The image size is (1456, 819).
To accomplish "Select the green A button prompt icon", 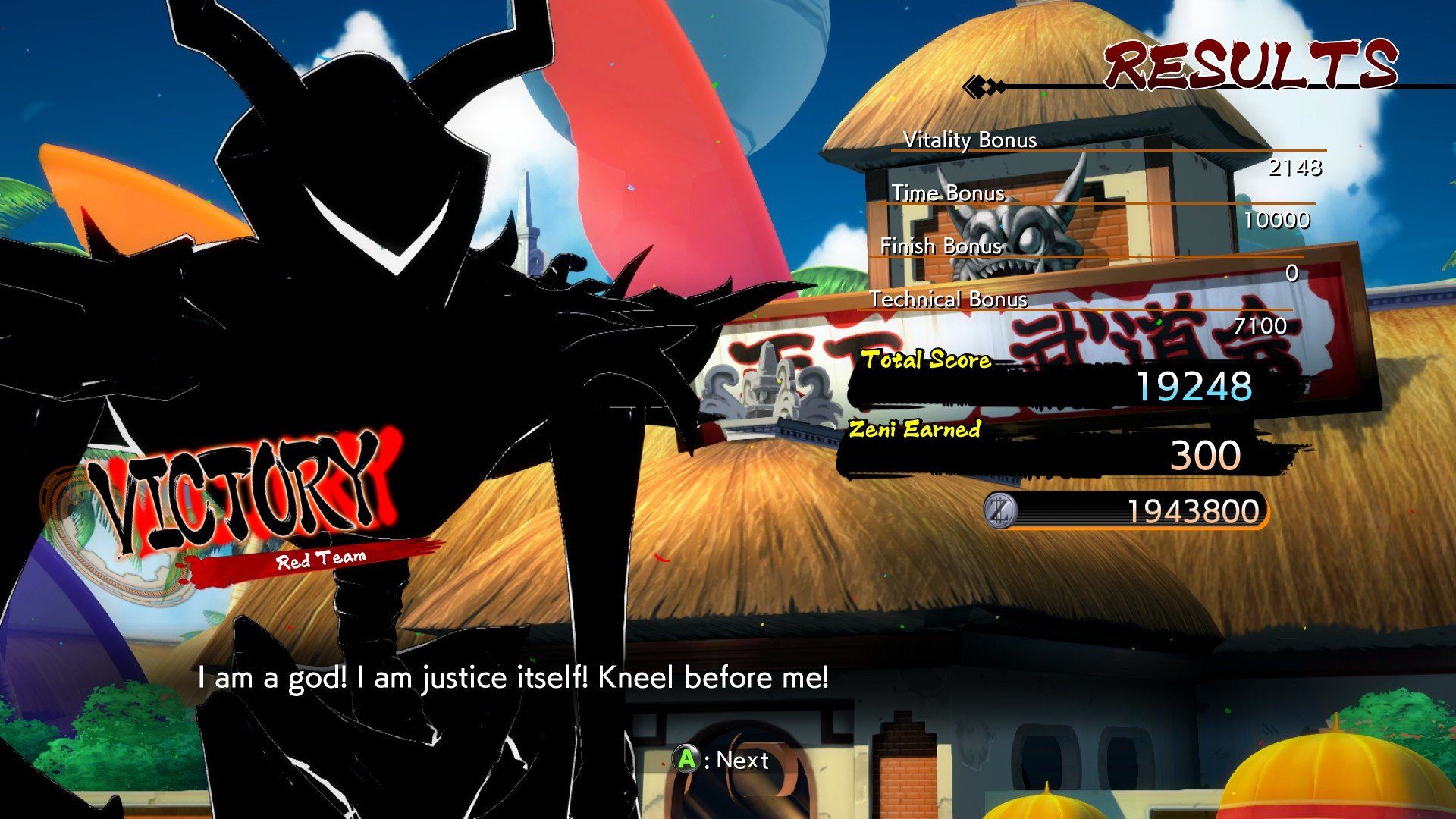I will click(686, 759).
